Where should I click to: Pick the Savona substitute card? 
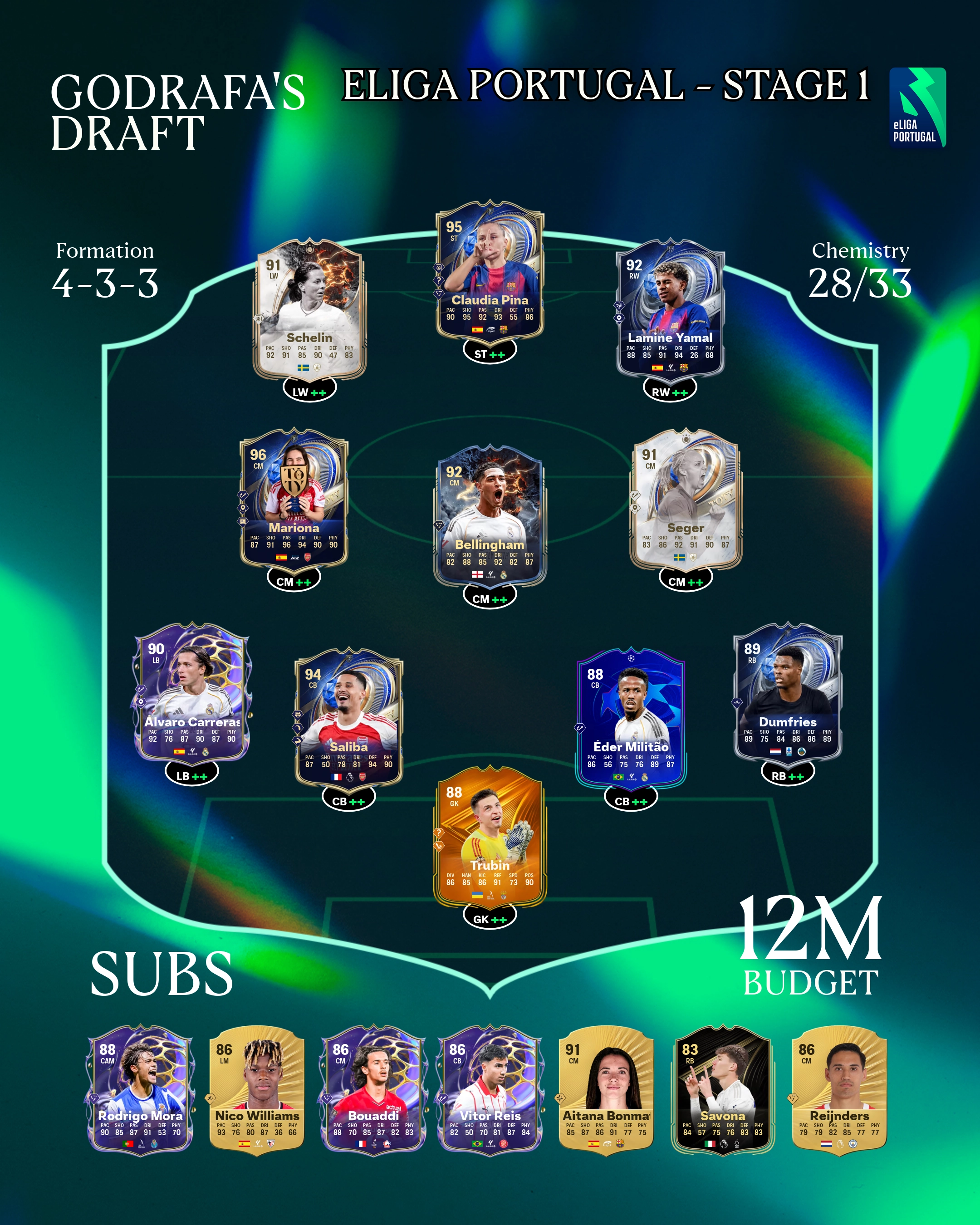point(723,1091)
